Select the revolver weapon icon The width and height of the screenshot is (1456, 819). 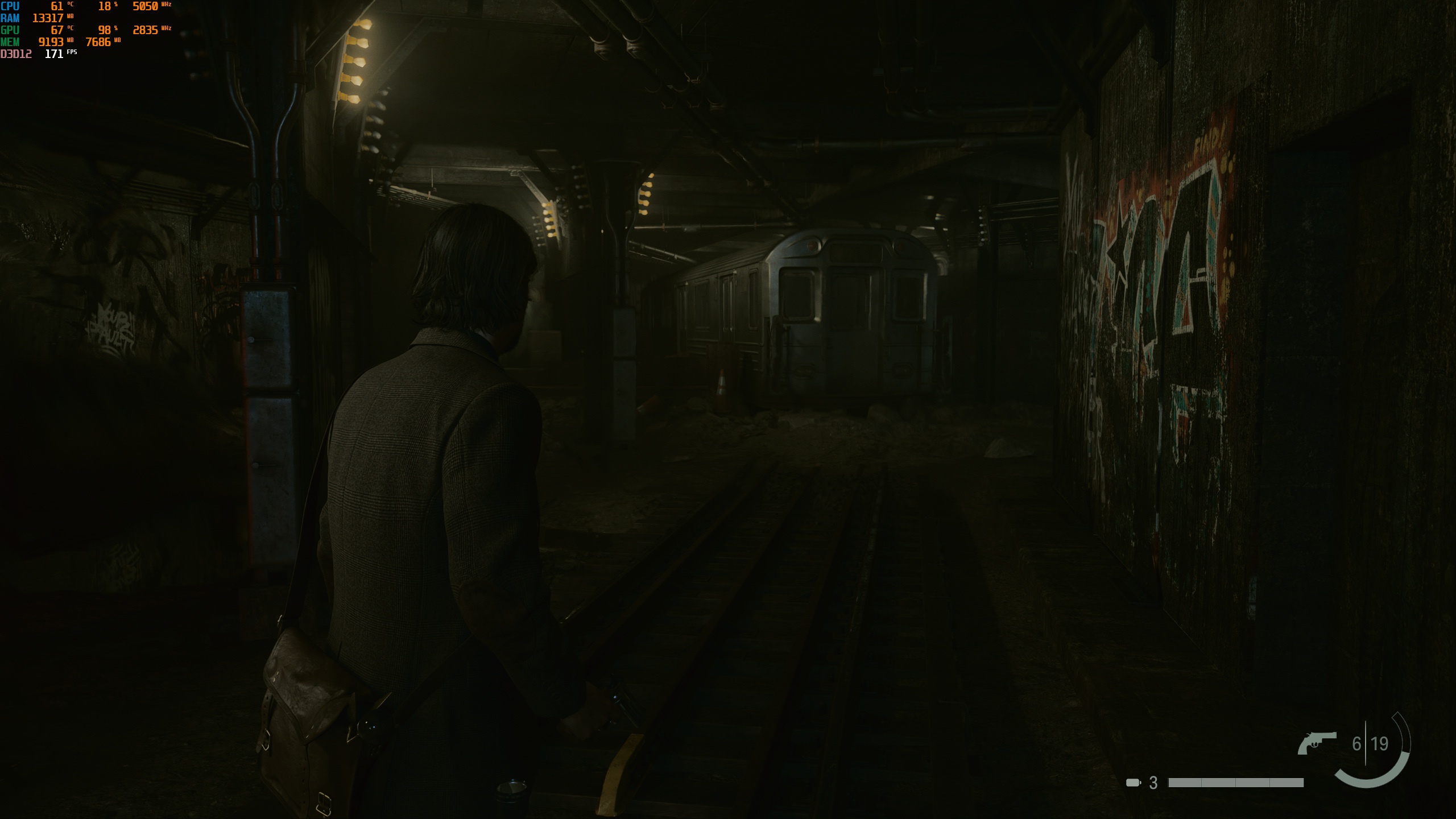pos(1316,743)
